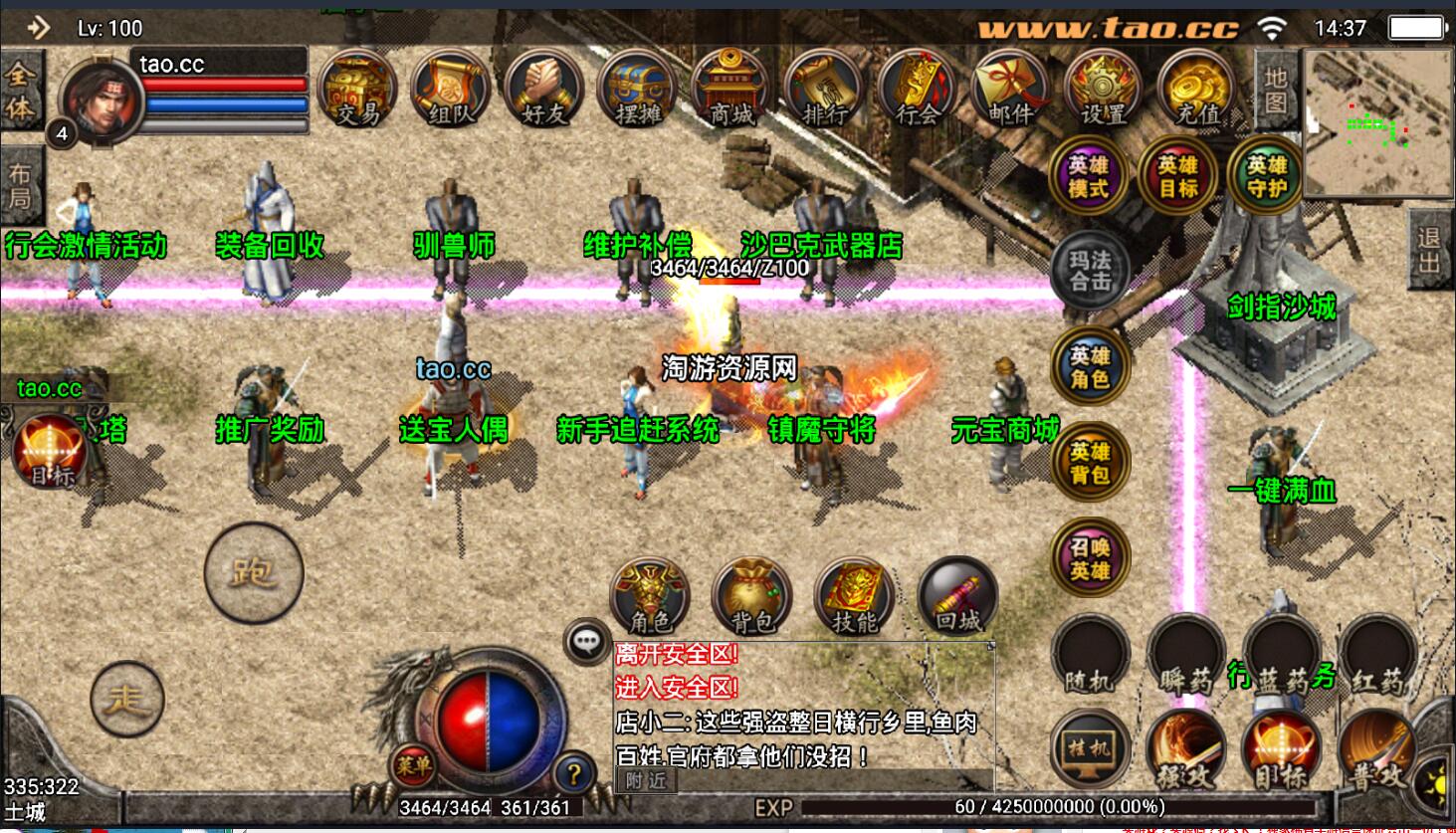Toggle the 跑 run button

pos(253,572)
